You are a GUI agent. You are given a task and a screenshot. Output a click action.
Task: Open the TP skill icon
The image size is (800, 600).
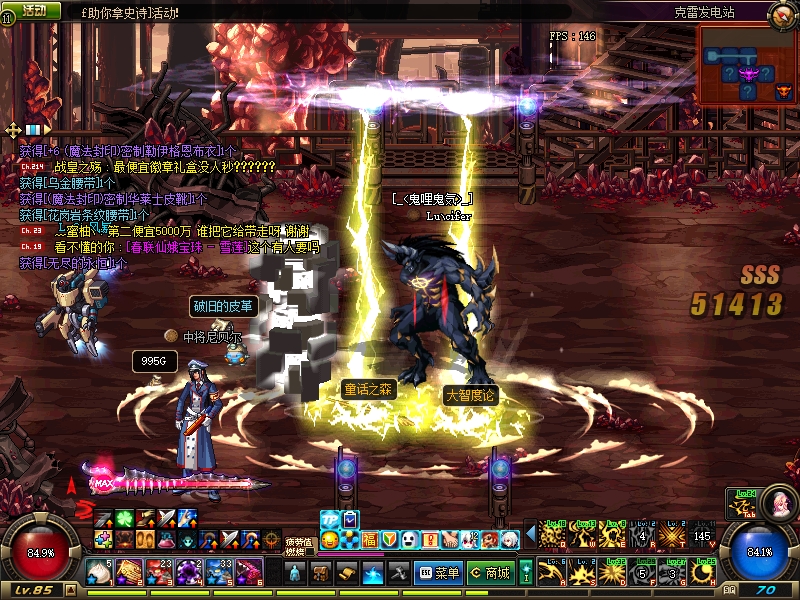330,520
